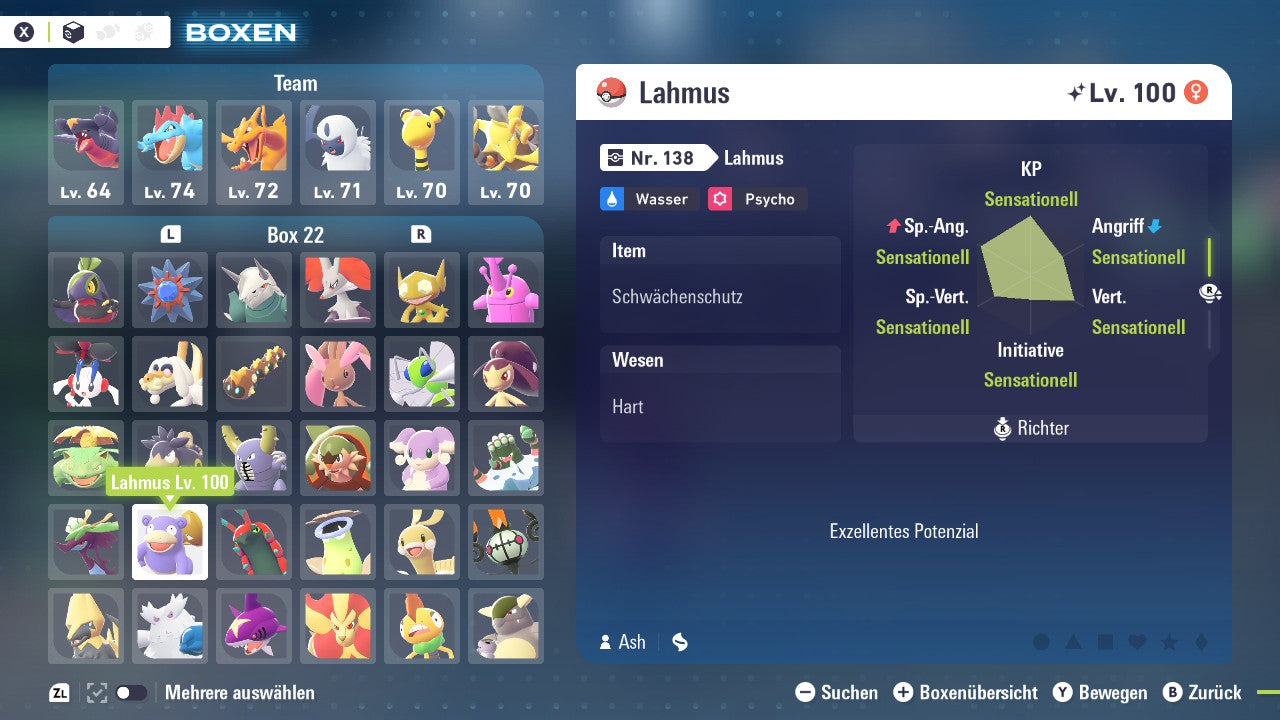Click the female gender symbol next to Lv. 100

(x=1197, y=92)
